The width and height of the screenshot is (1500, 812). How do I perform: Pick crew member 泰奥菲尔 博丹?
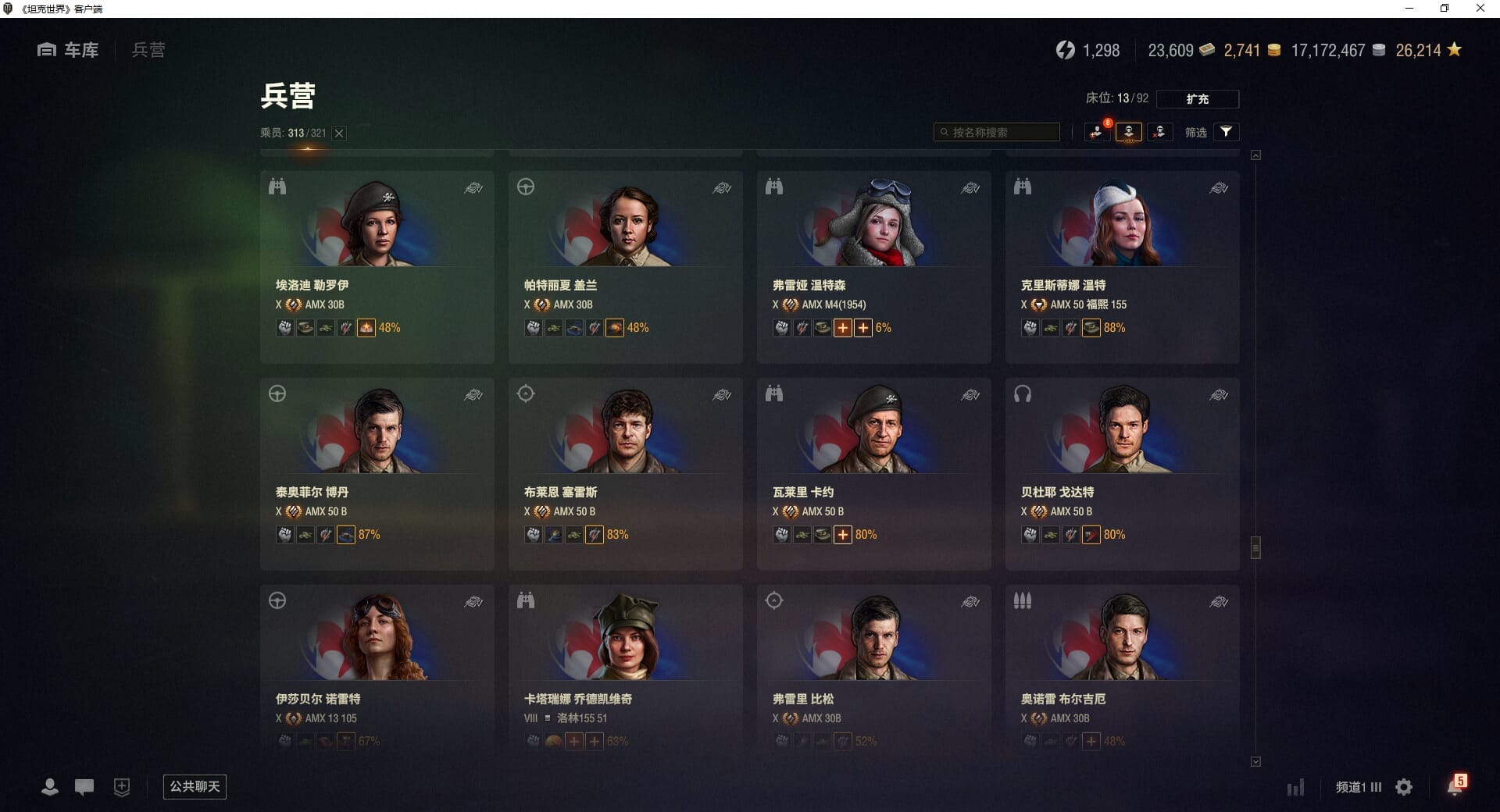point(377,473)
